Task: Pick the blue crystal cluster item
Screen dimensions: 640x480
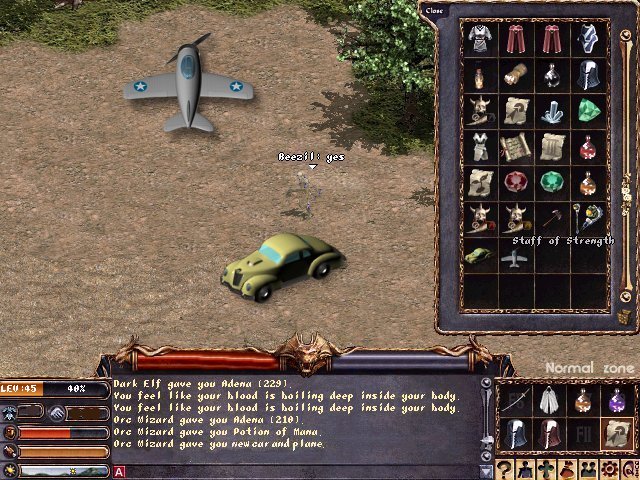Action: tap(553, 111)
